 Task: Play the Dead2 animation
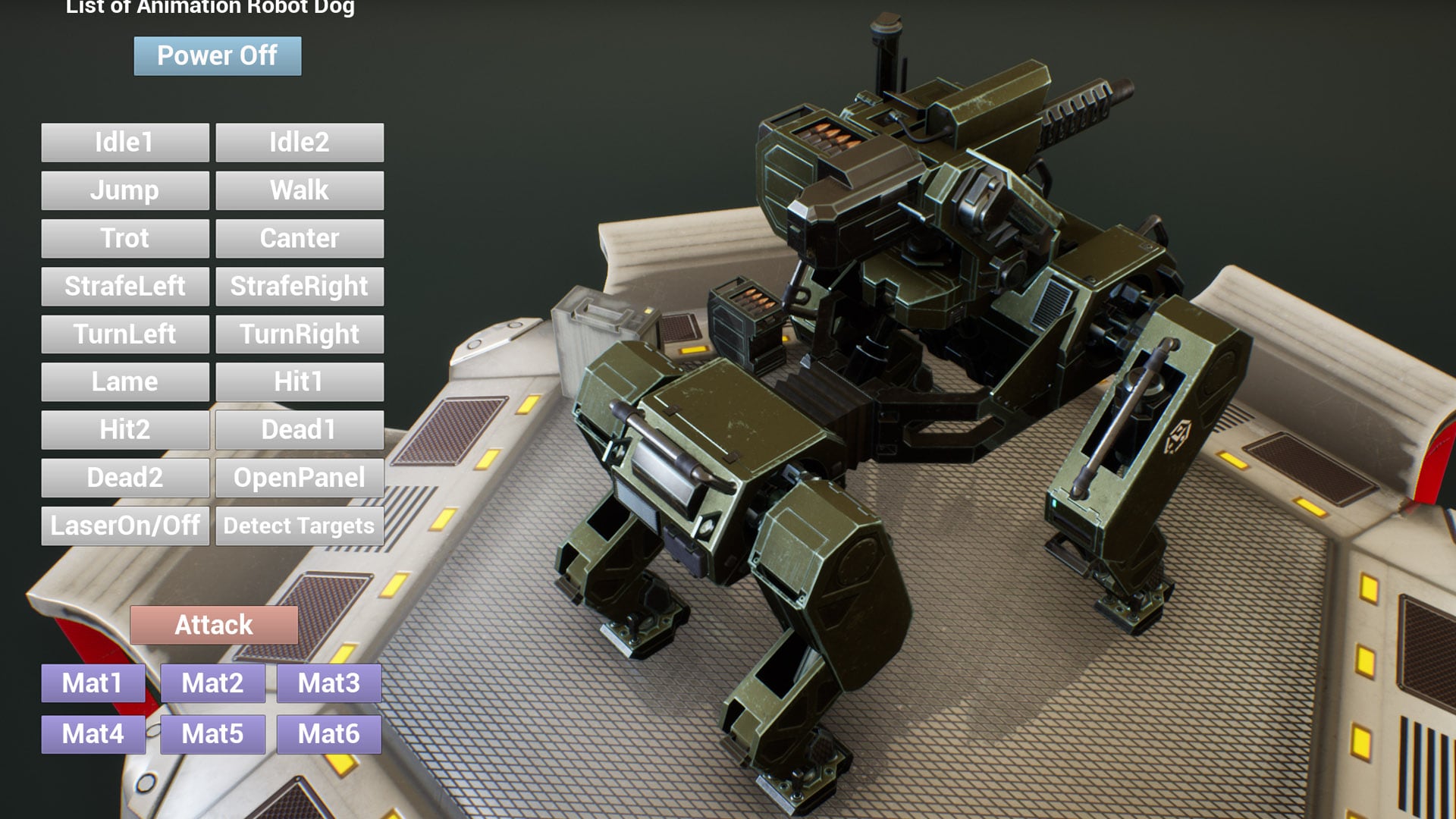[x=124, y=478]
